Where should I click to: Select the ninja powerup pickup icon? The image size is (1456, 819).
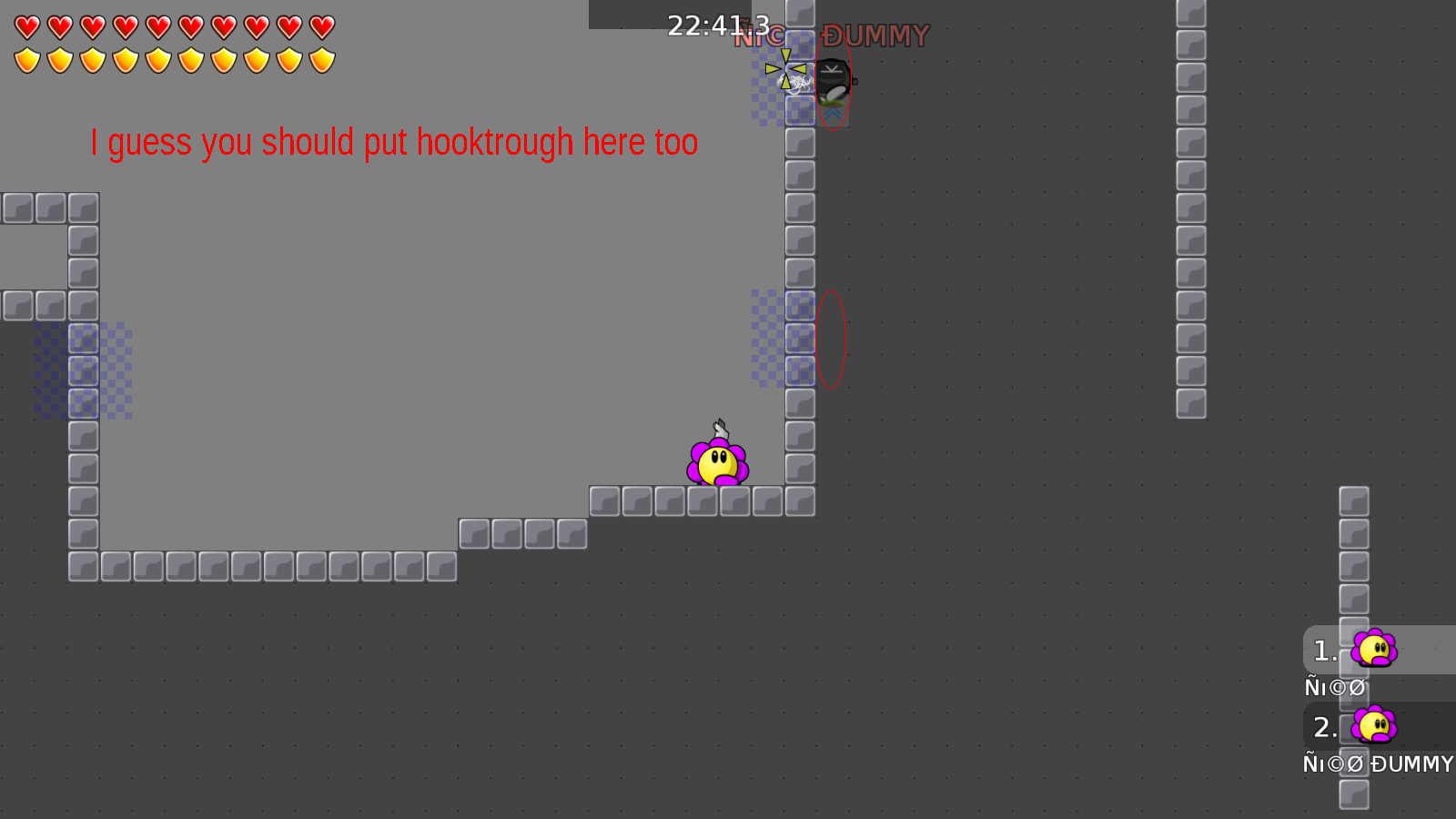click(x=785, y=71)
